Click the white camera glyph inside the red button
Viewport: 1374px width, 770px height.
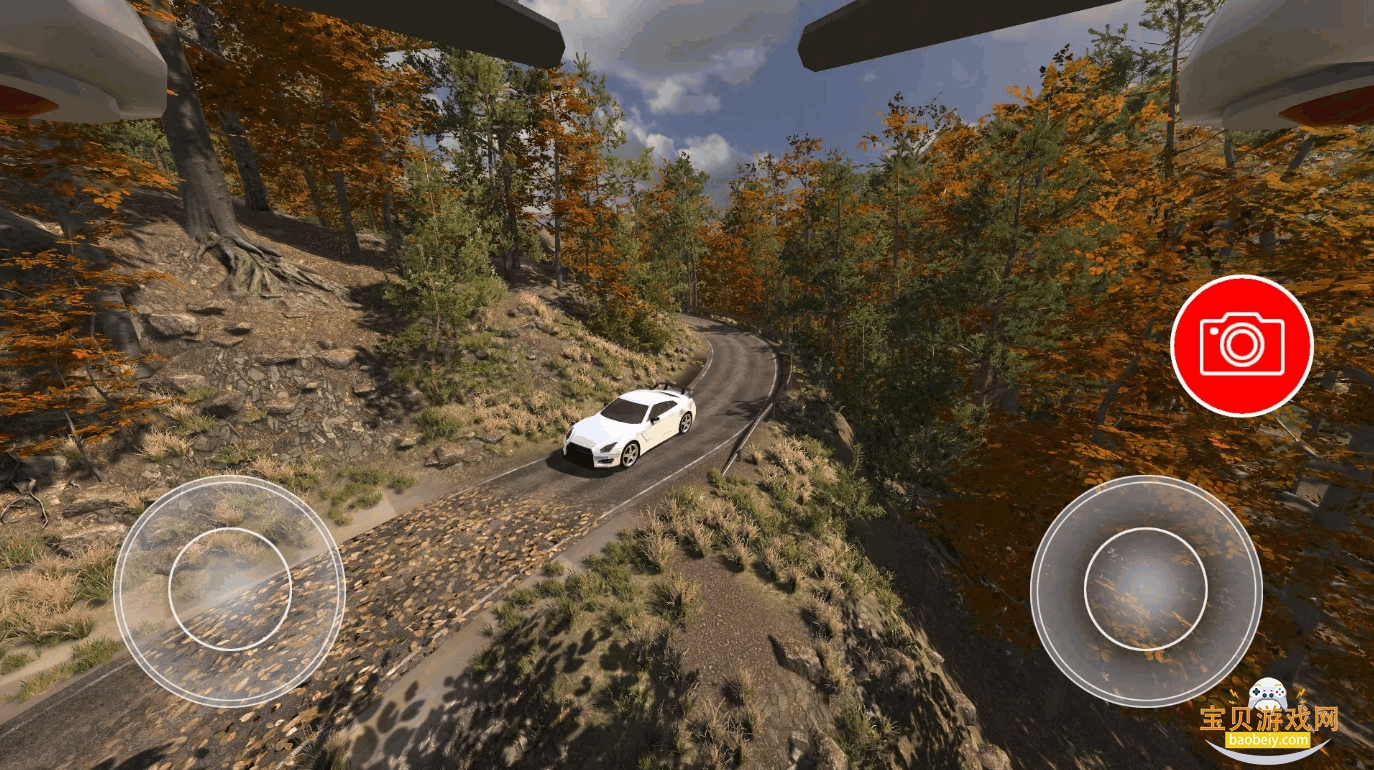pos(1242,345)
